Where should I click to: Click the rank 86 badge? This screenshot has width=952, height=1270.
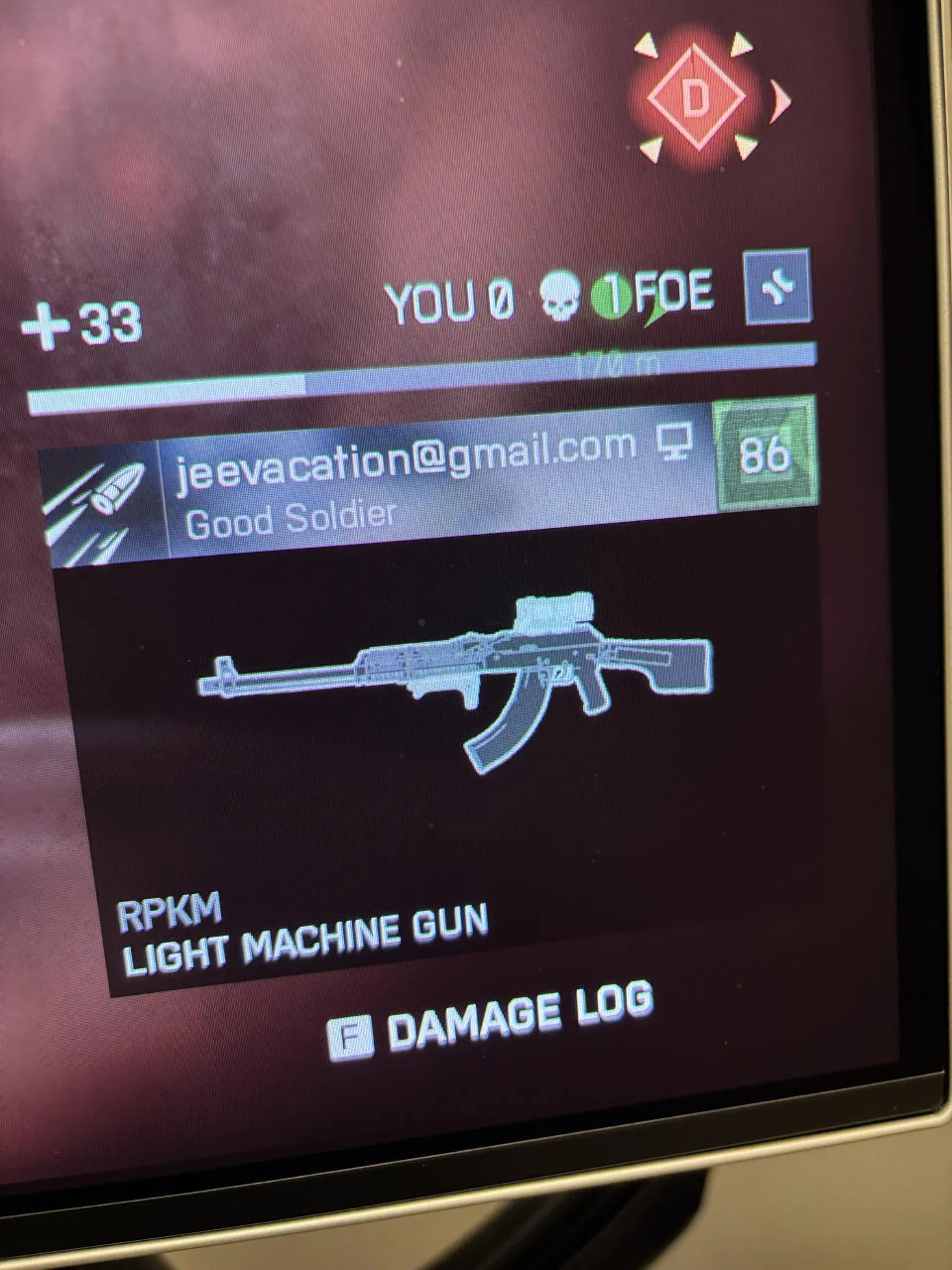[764, 452]
